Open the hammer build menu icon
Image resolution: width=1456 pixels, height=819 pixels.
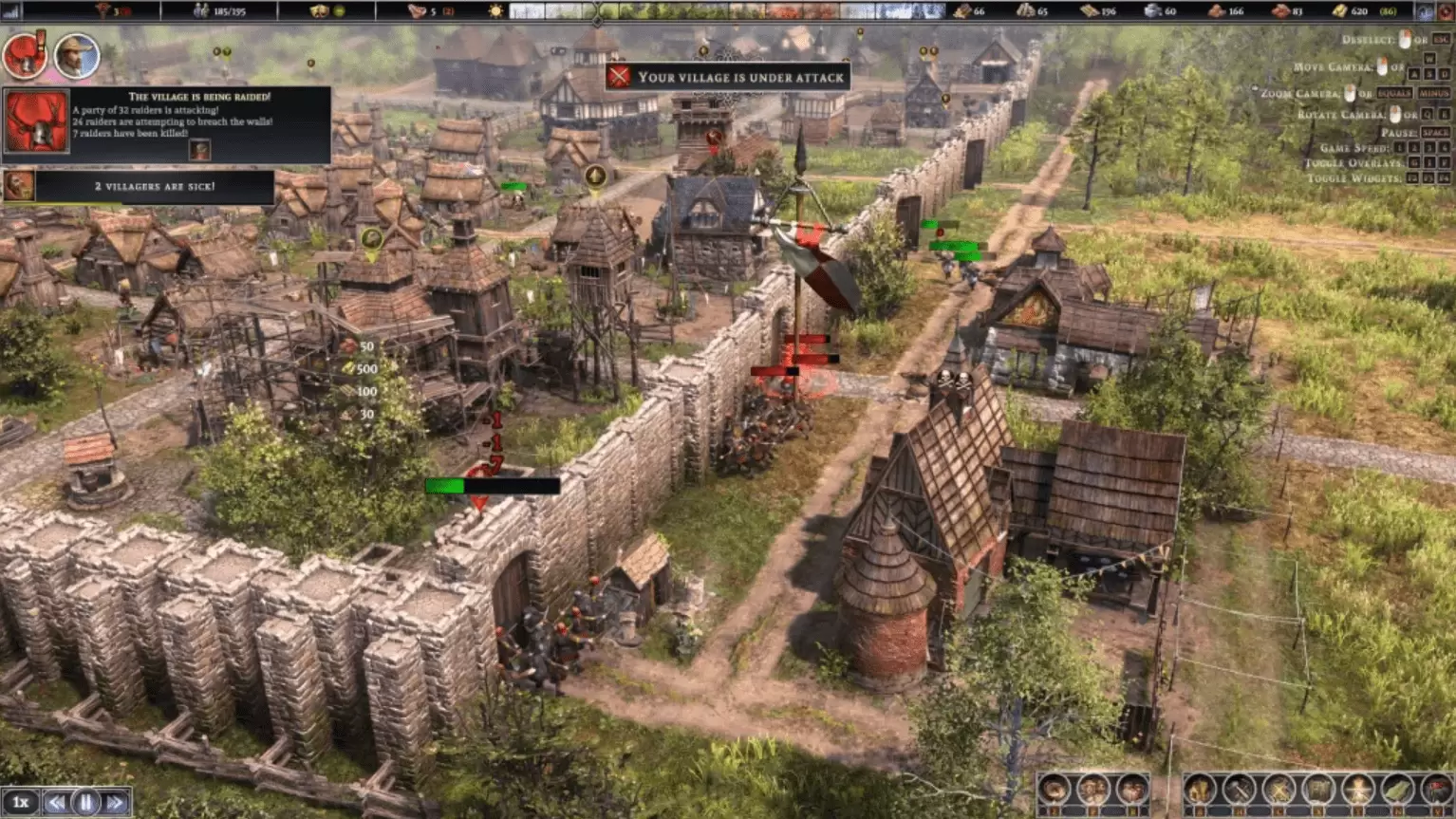point(1240,790)
